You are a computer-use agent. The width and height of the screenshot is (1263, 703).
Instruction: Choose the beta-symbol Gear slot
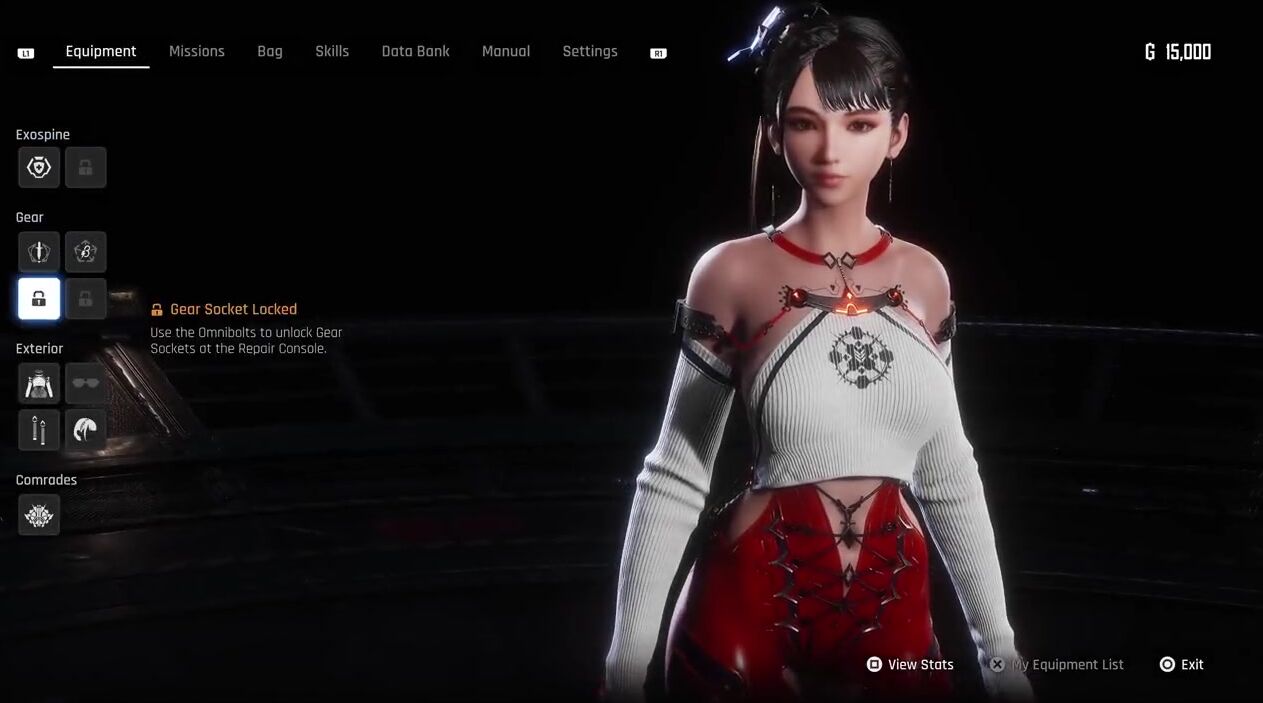pyautogui.click(x=86, y=252)
